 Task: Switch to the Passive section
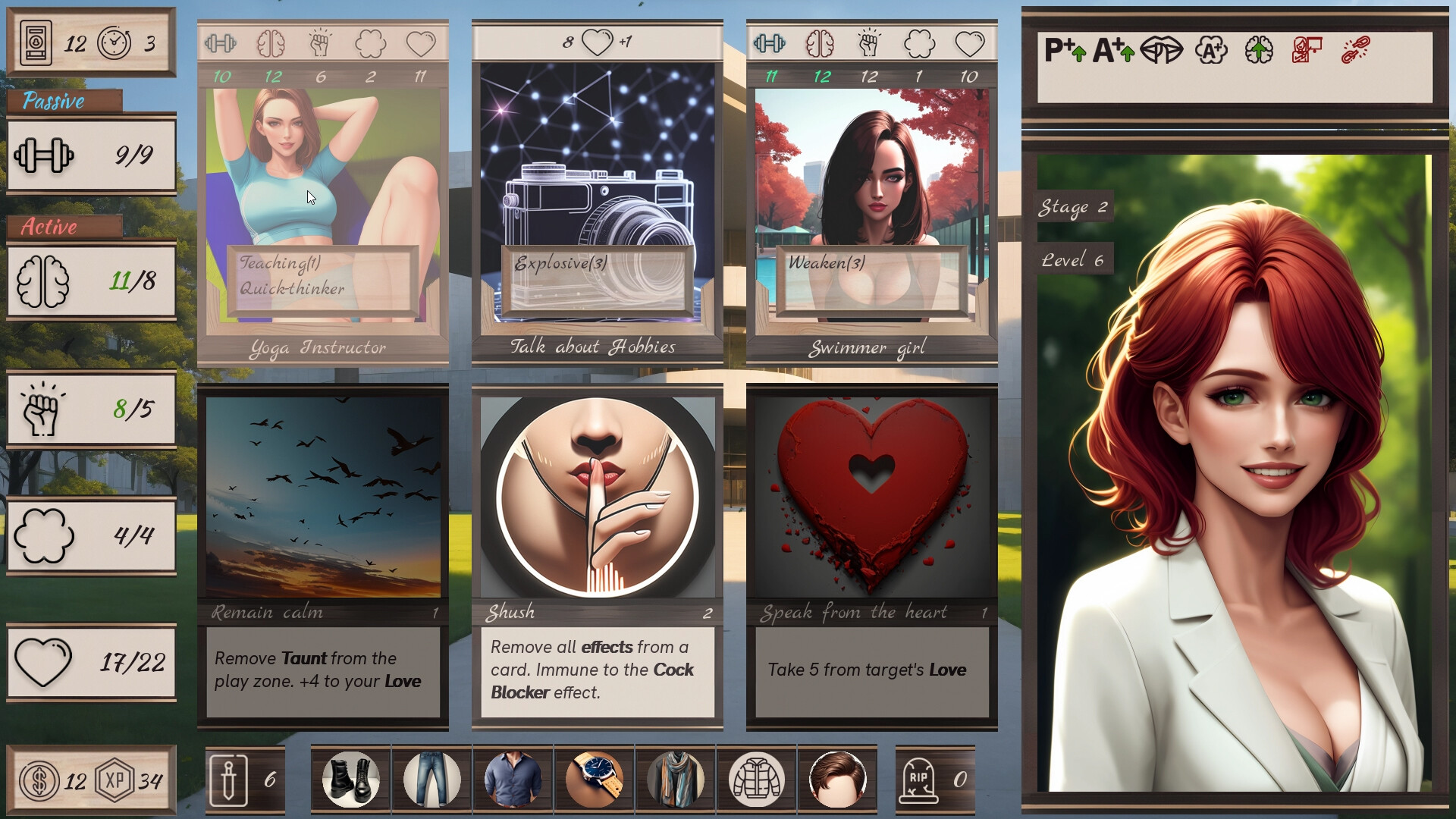(53, 100)
